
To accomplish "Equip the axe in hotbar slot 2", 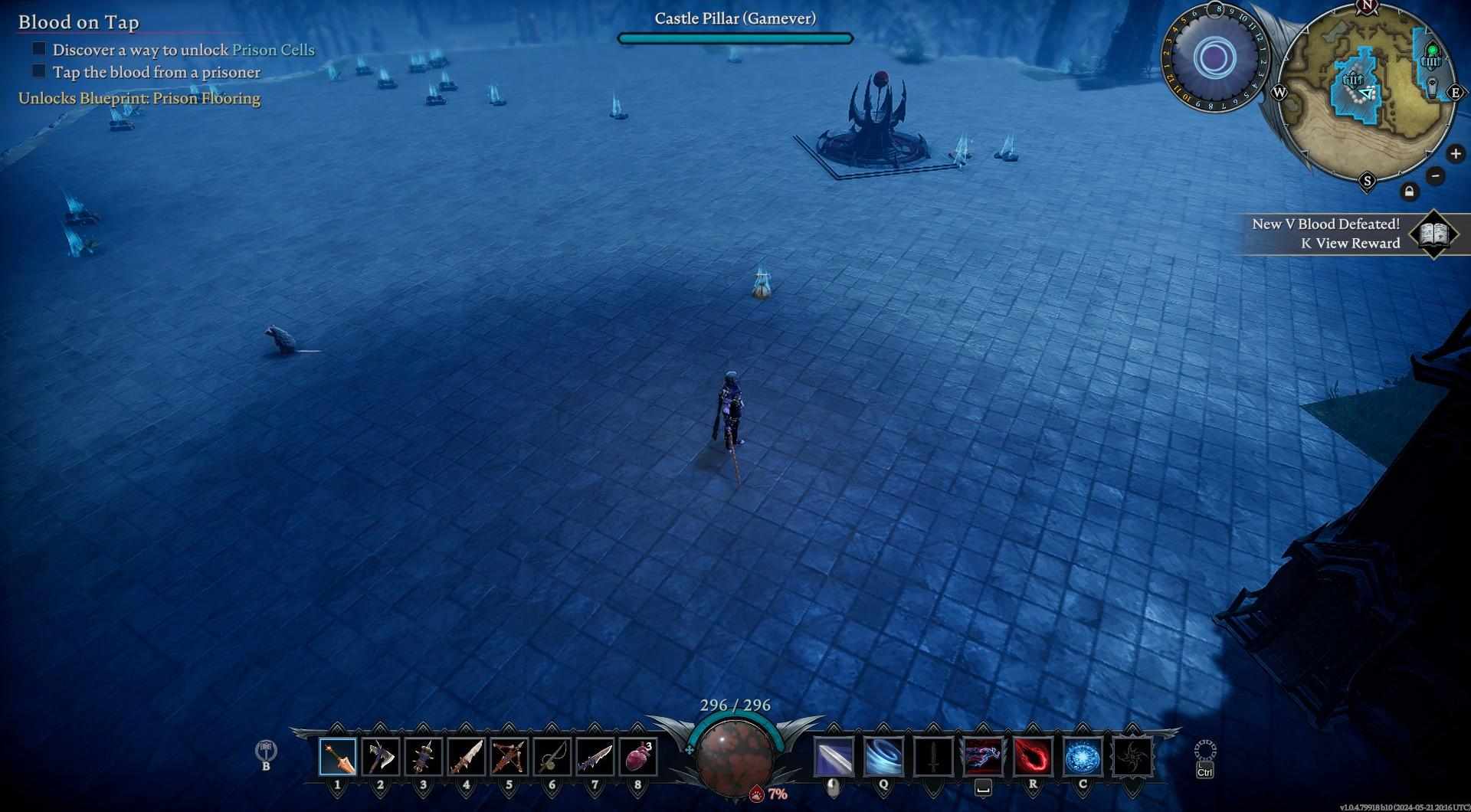I will [381, 757].
